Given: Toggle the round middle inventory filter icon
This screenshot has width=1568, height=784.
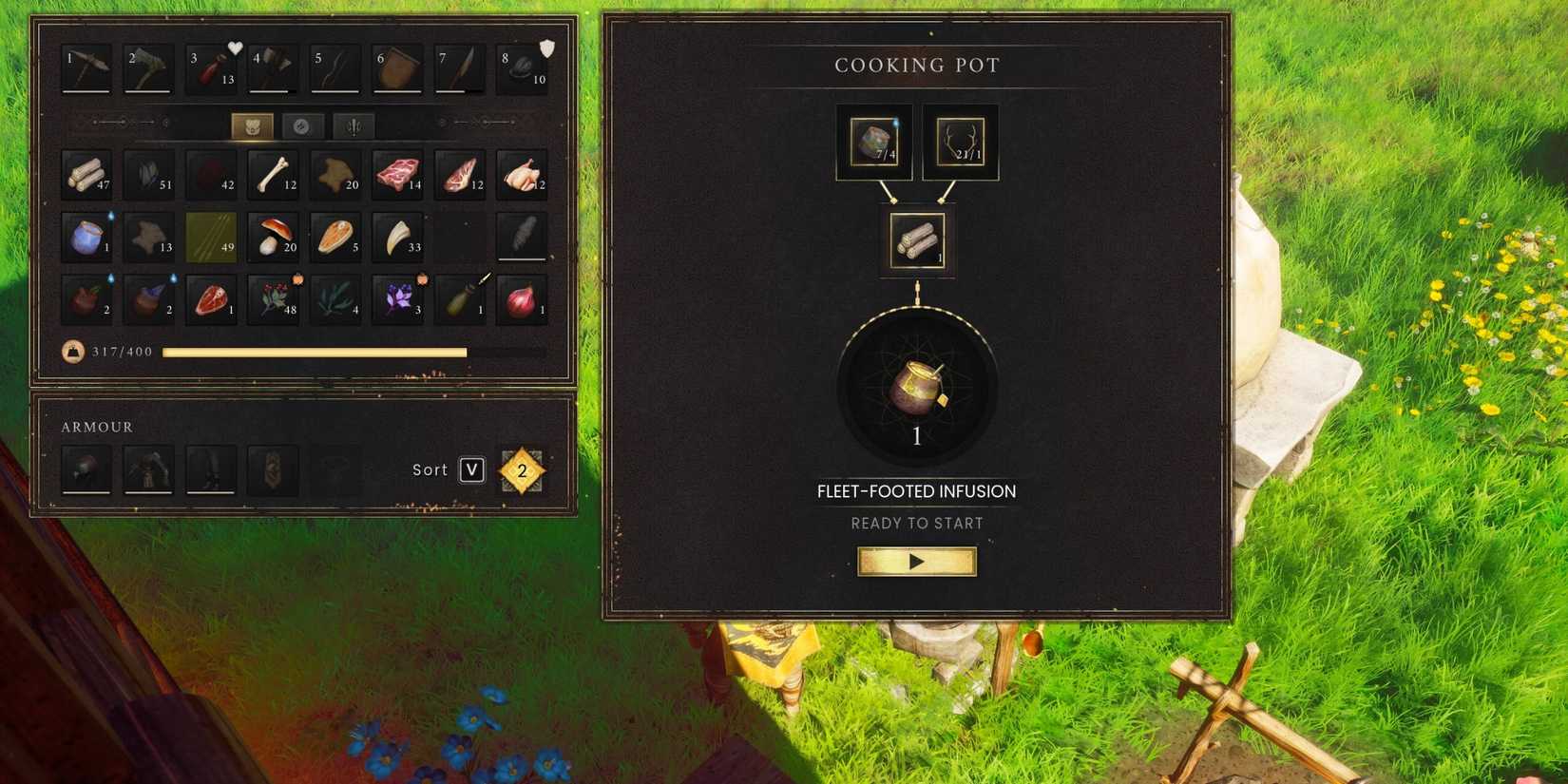Looking at the screenshot, I should tap(302, 124).
